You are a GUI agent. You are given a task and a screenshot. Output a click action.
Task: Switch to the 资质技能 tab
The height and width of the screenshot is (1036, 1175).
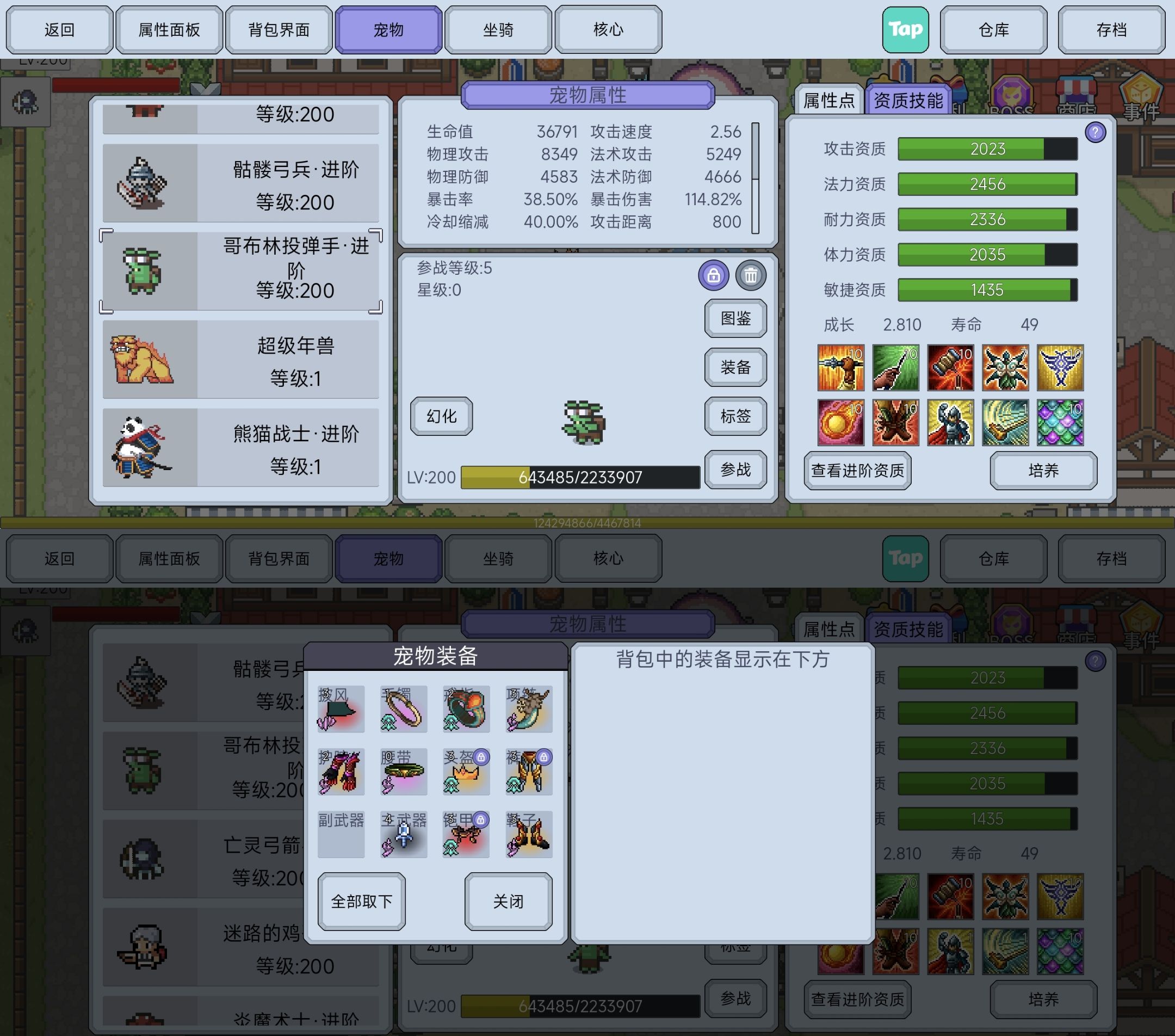pos(907,100)
